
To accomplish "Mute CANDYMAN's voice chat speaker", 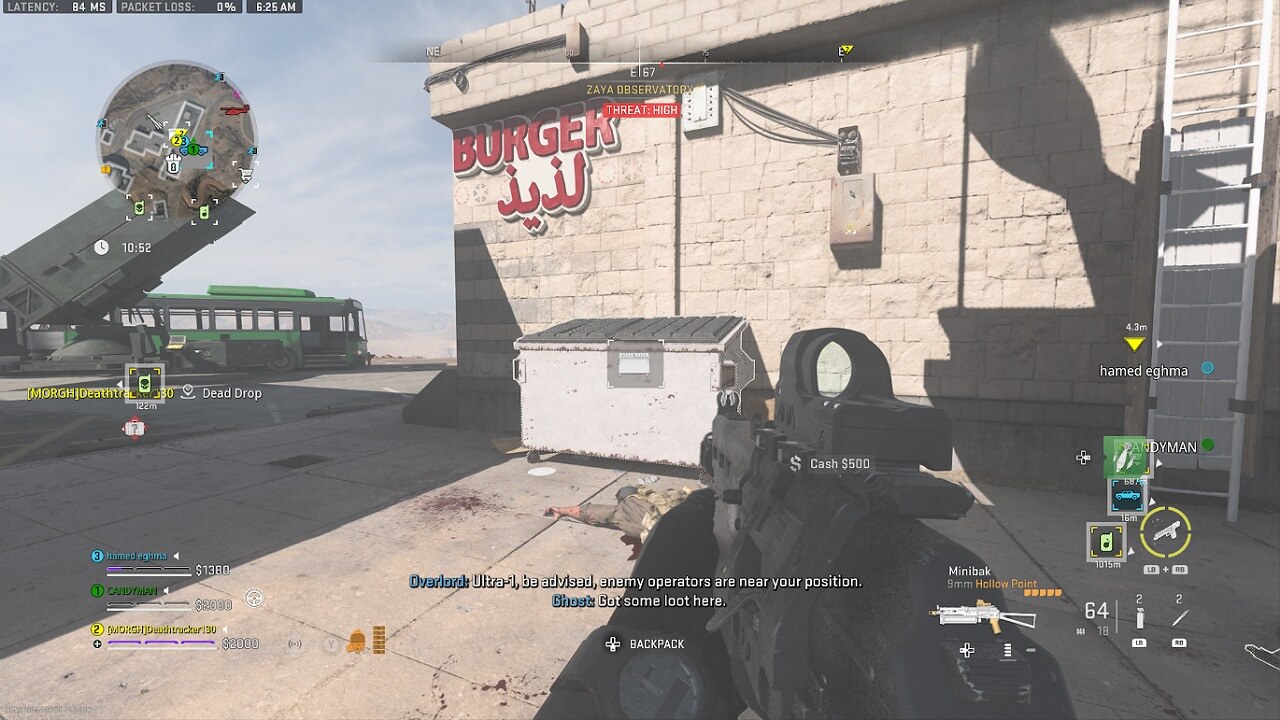I will pos(165,591).
